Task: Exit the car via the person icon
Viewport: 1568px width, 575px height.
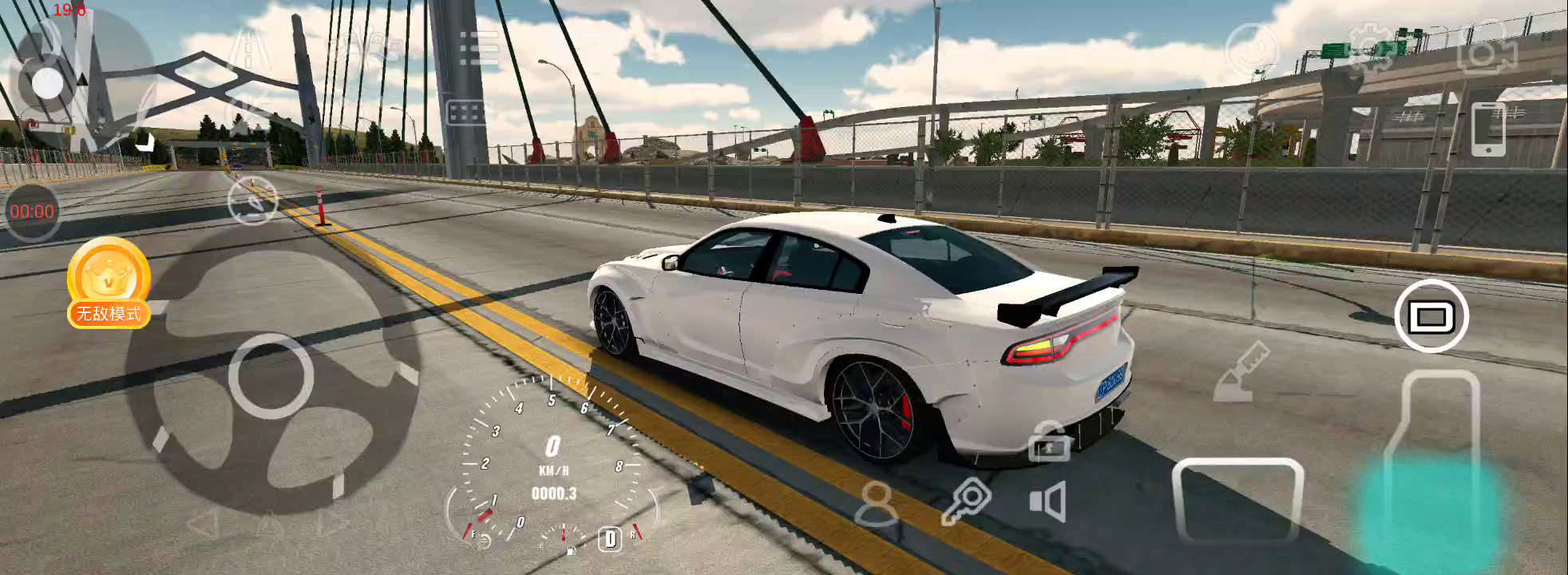Action: click(876, 504)
